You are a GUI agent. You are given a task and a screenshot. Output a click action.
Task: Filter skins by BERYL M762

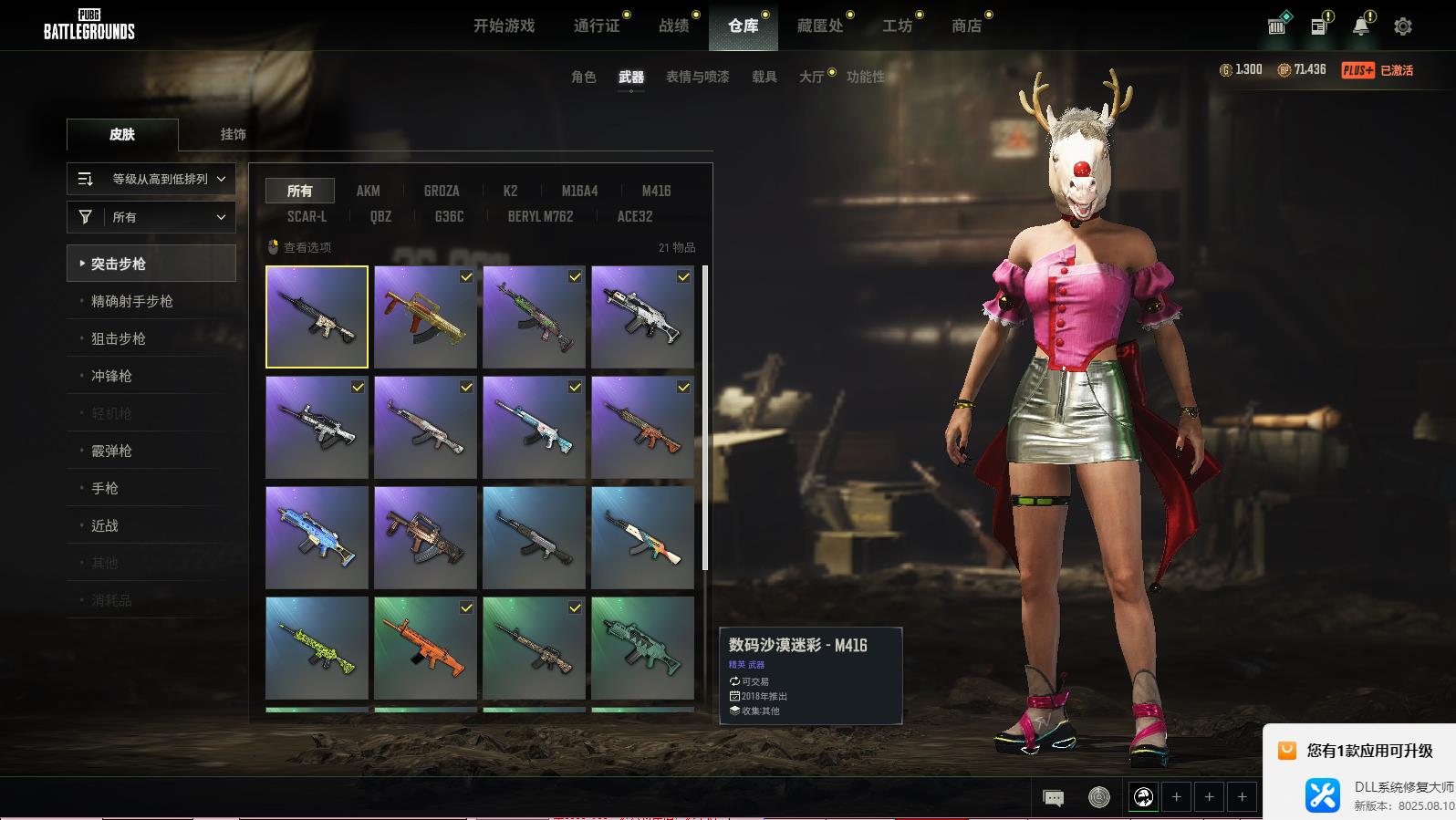click(540, 216)
